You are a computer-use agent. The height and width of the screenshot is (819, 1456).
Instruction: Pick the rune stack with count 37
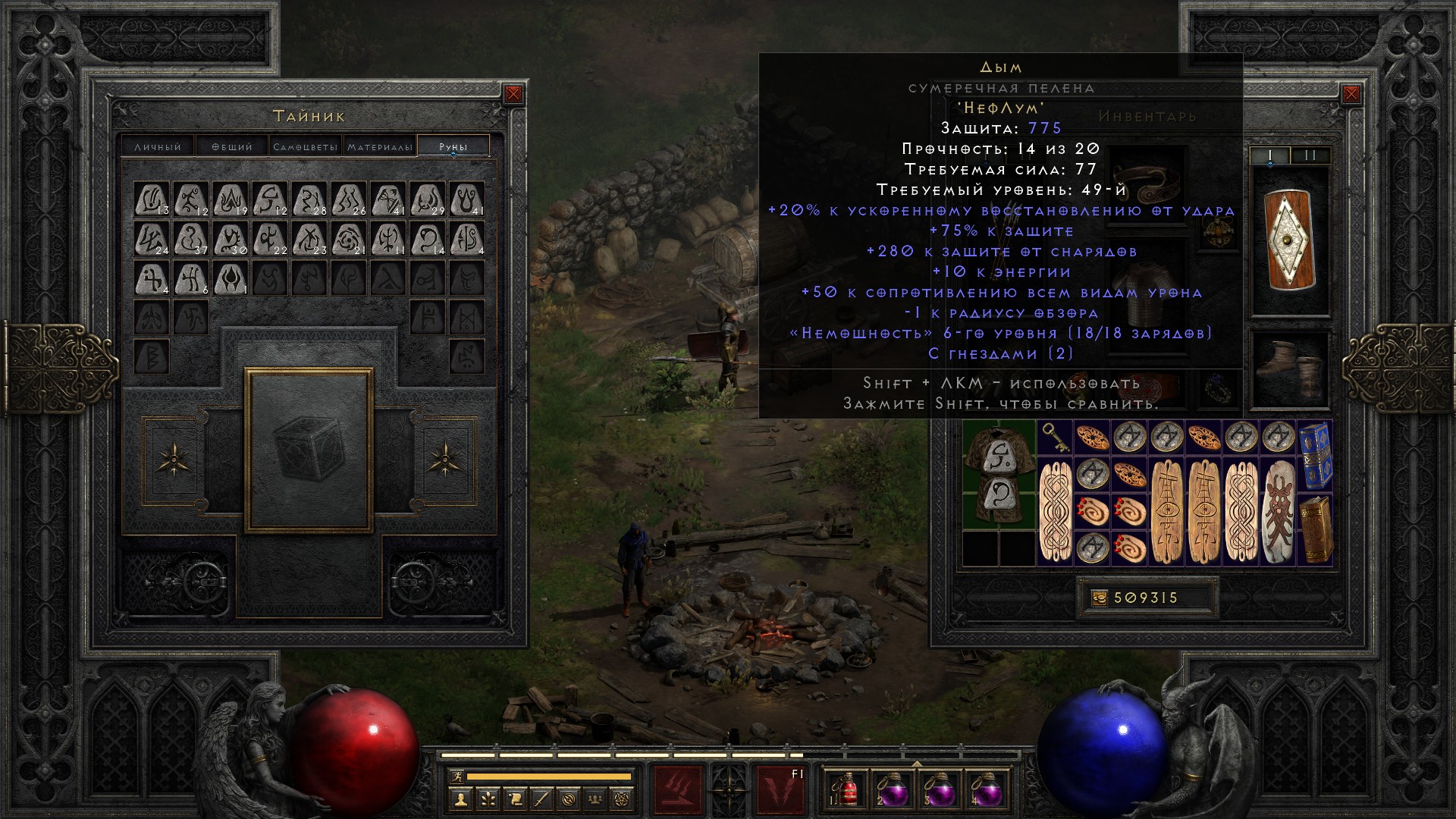click(191, 239)
